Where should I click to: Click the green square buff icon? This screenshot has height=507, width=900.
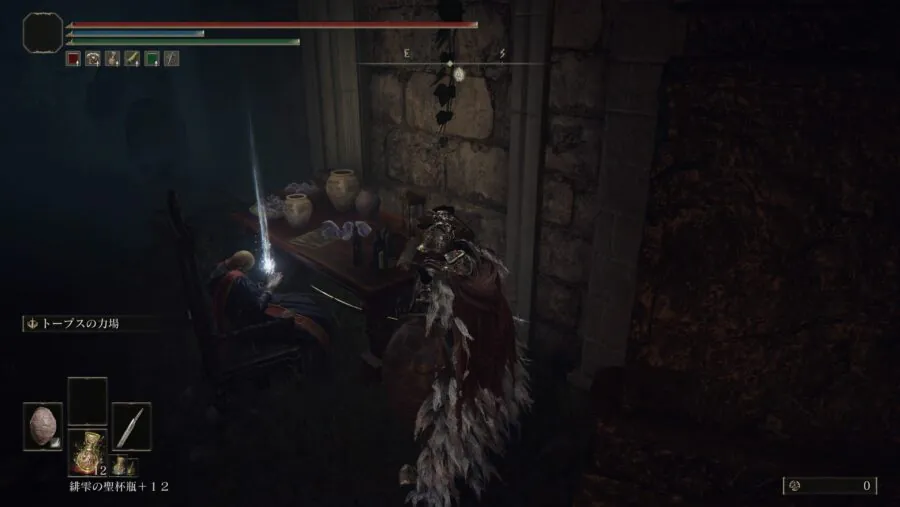[x=152, y=59]
